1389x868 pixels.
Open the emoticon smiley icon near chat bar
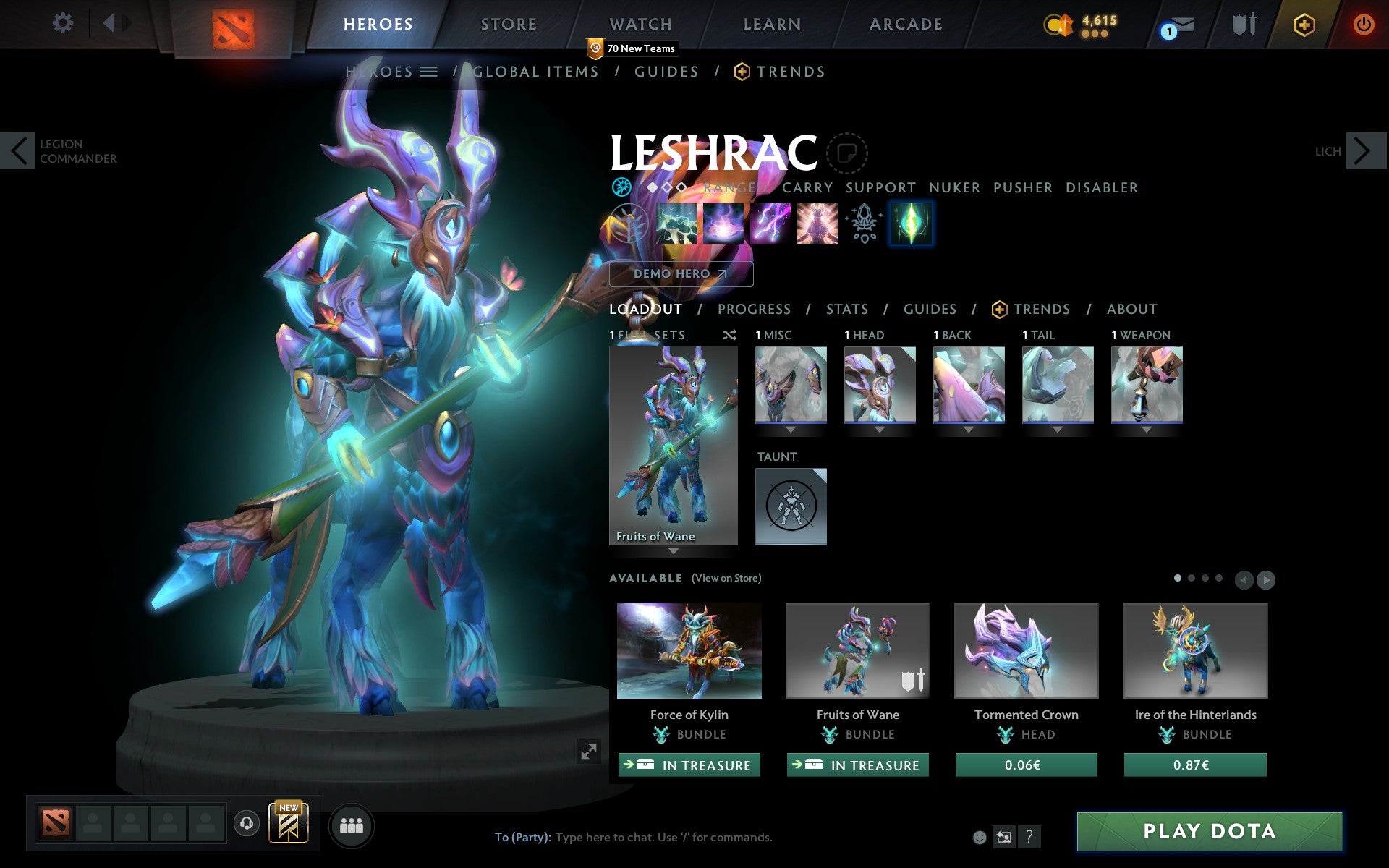coord(980,837)
